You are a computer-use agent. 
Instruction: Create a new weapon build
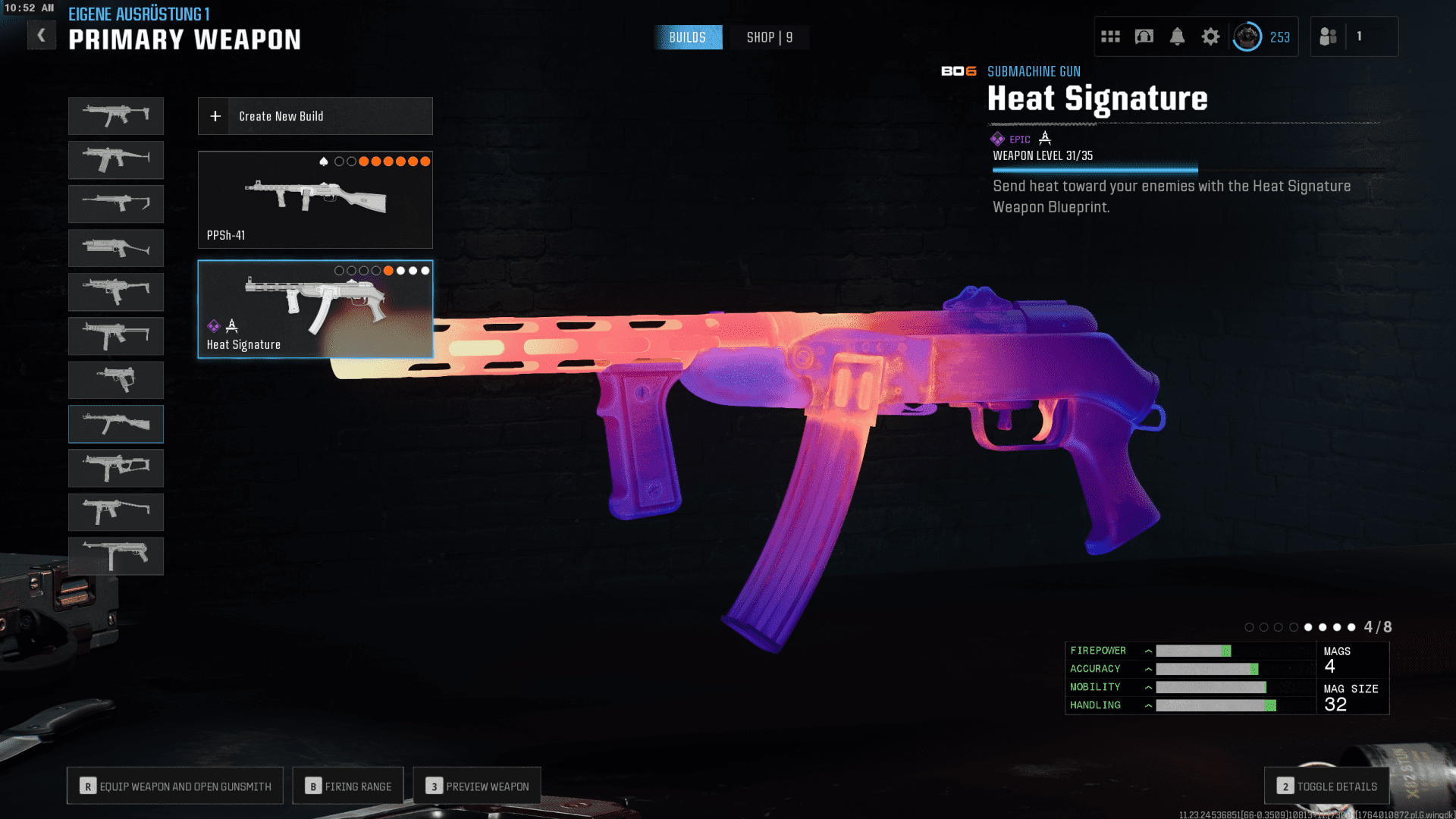[x=315, y=116]
